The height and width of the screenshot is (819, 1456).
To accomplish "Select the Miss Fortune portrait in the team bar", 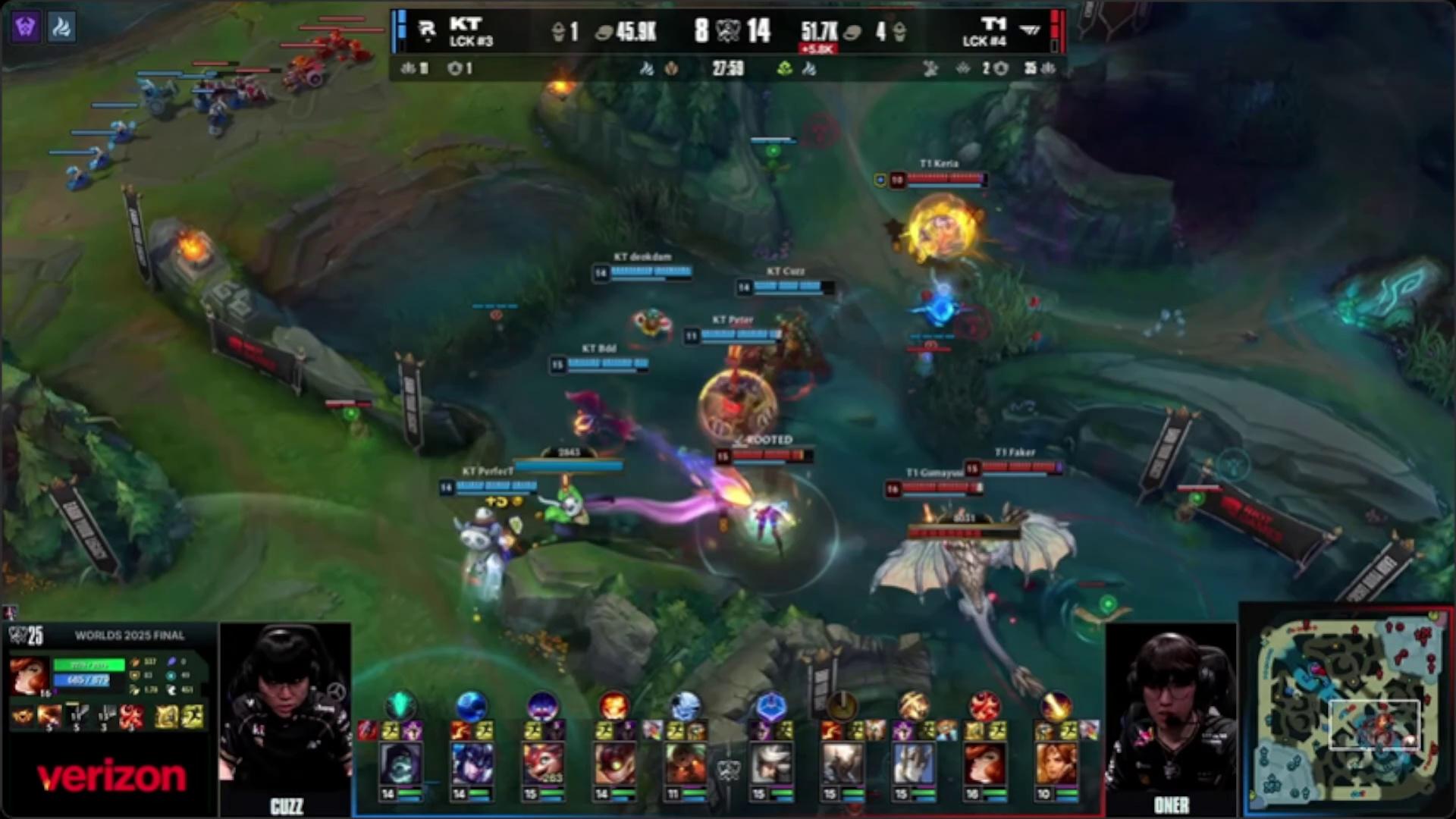I will click(x=984, y=761).
